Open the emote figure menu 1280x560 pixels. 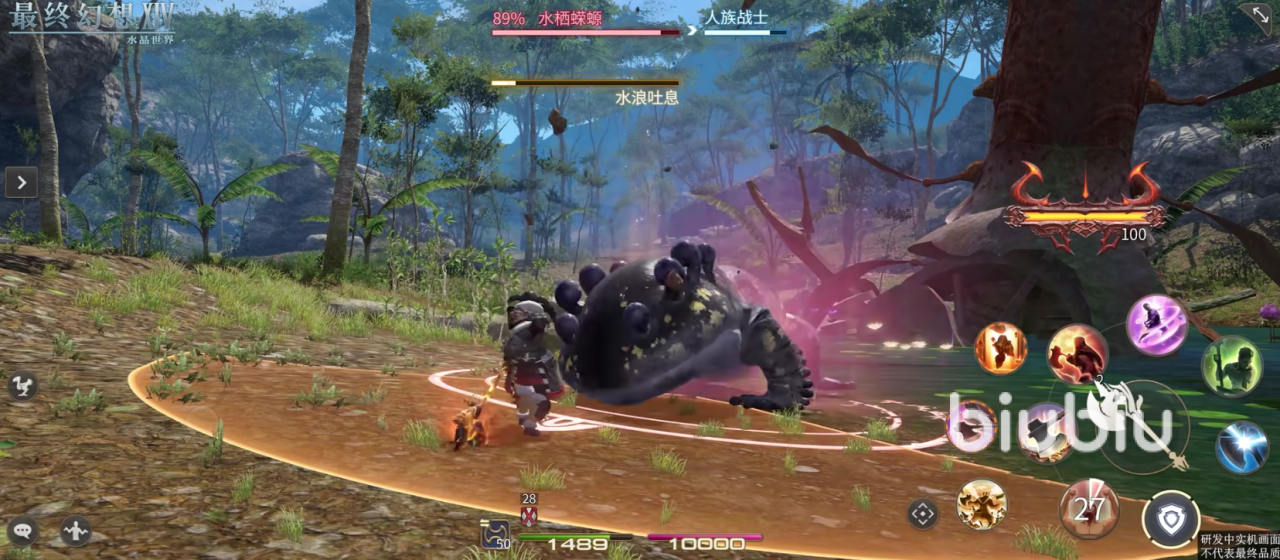75,530
